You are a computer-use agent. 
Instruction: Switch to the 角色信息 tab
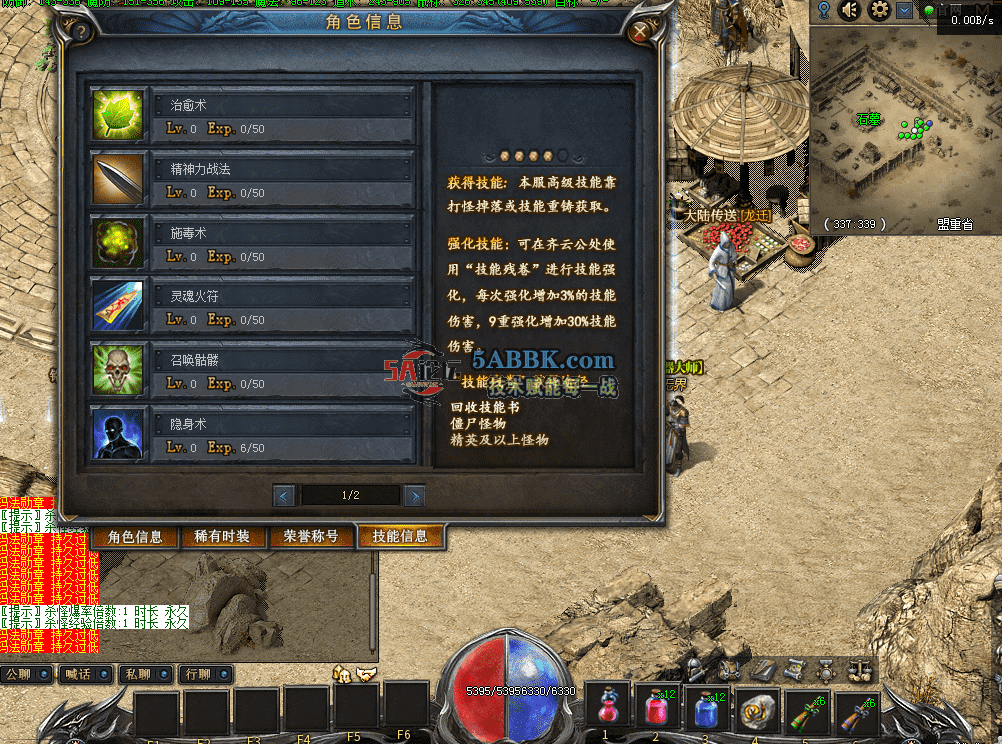coord(135,537)
